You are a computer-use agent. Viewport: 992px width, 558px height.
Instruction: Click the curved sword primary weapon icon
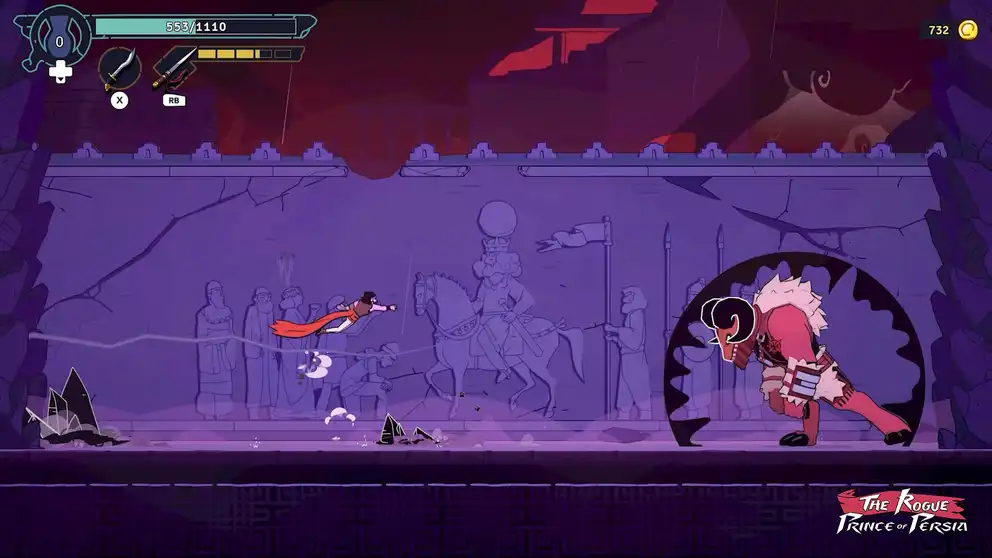(119, 68)
